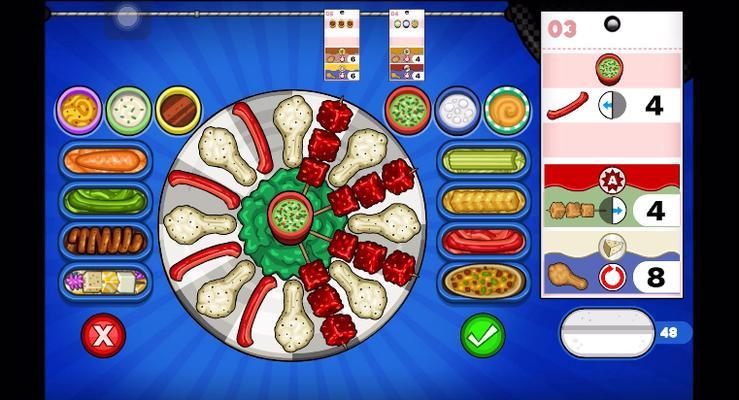Pick the orange swirl dip bowl
Image resolution: width=739 pixels, height=400 pixels.
[507, 110]
